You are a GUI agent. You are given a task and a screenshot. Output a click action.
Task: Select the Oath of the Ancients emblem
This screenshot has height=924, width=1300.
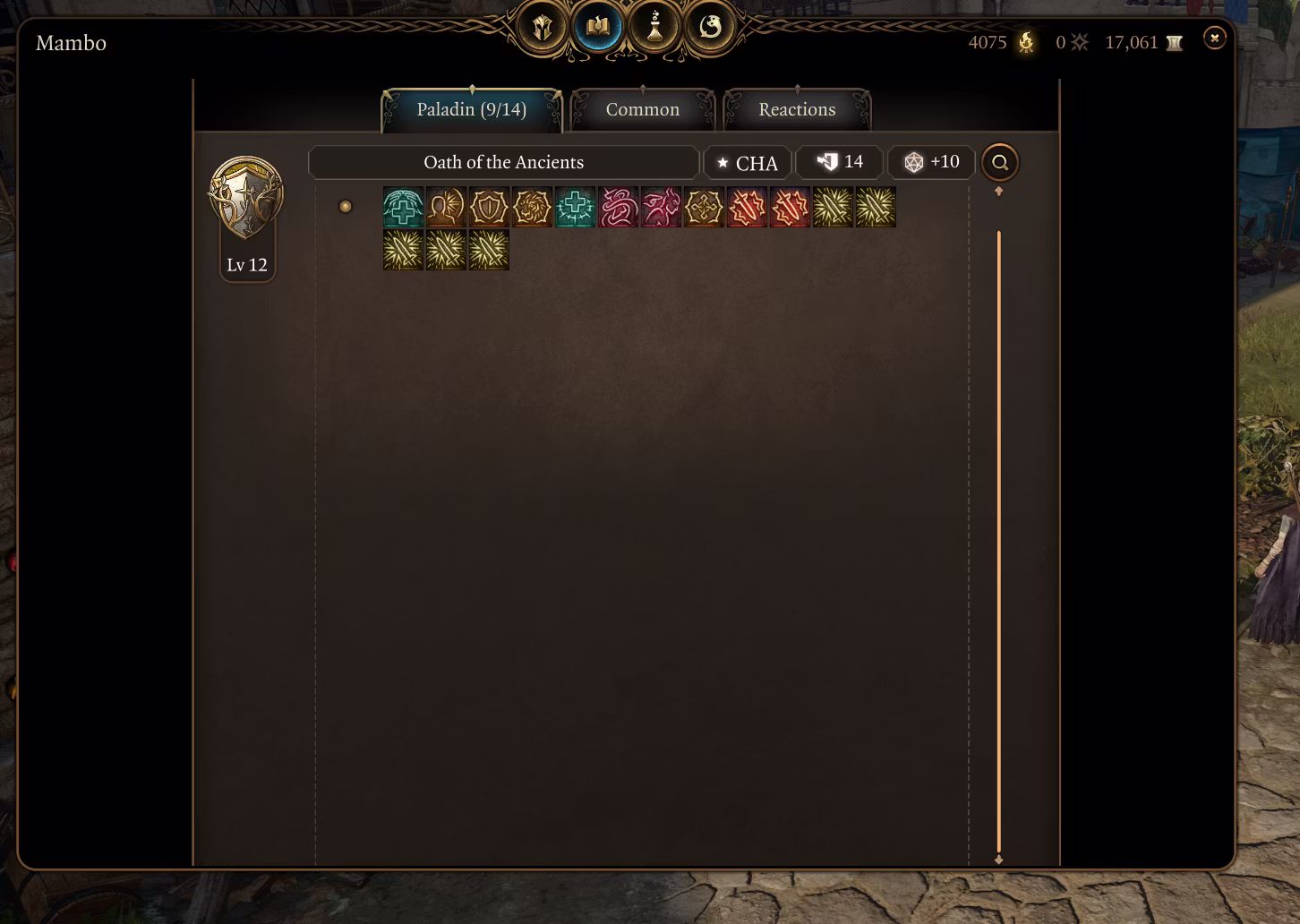(246, 198)
